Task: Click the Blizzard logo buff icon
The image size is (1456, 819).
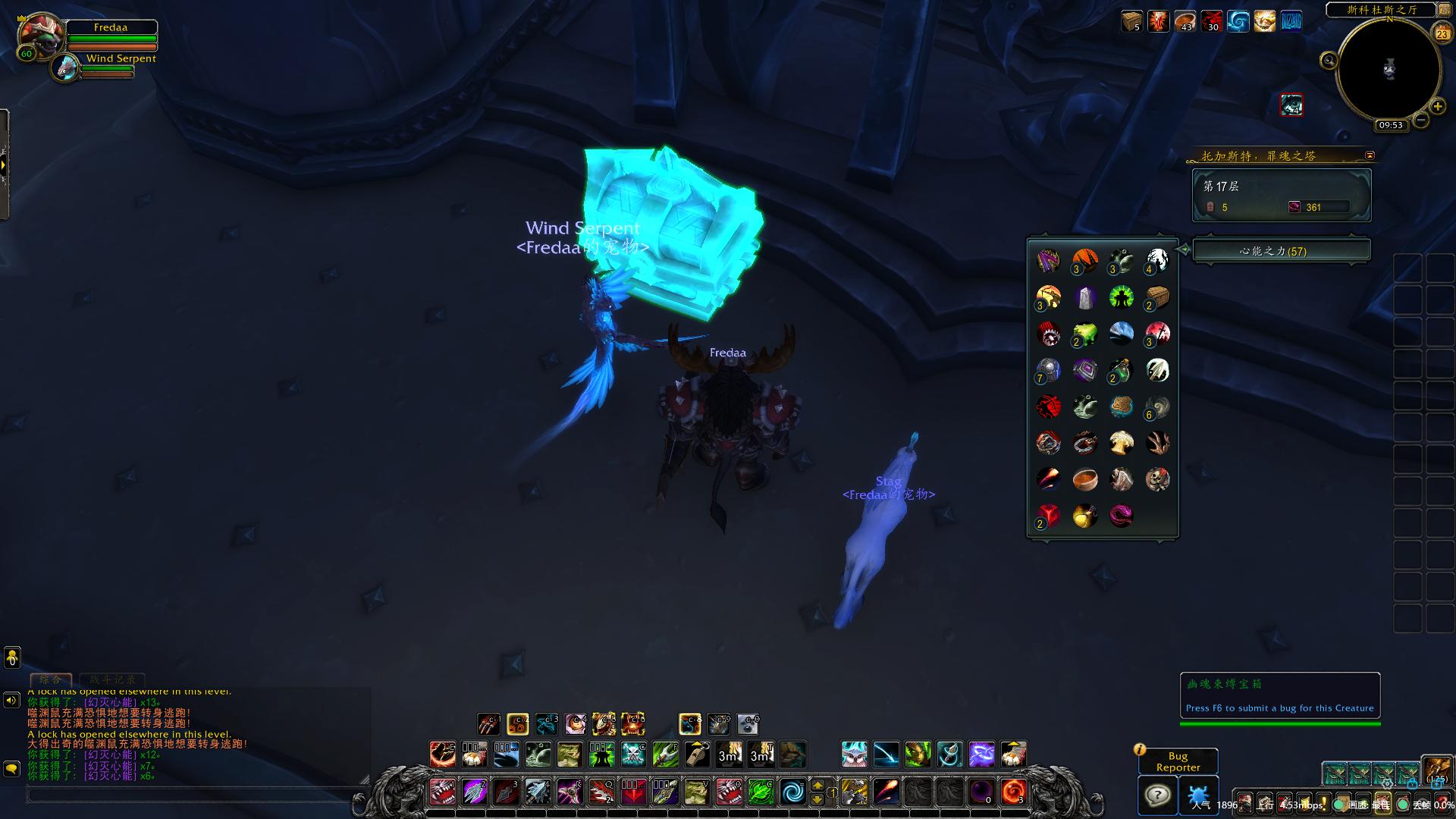Action: (1291, 21)
